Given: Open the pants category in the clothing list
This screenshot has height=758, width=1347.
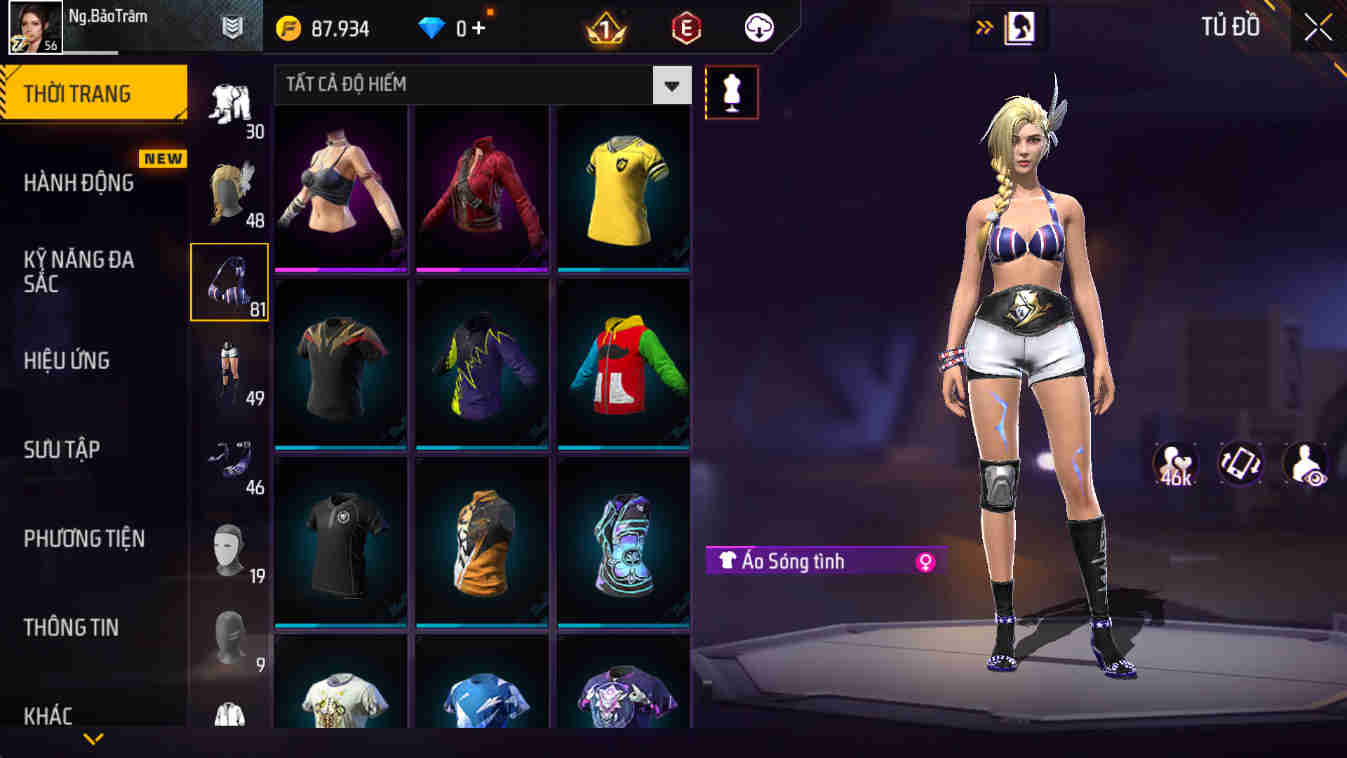Looking at the screenshot, I should [x=231, y=368].
